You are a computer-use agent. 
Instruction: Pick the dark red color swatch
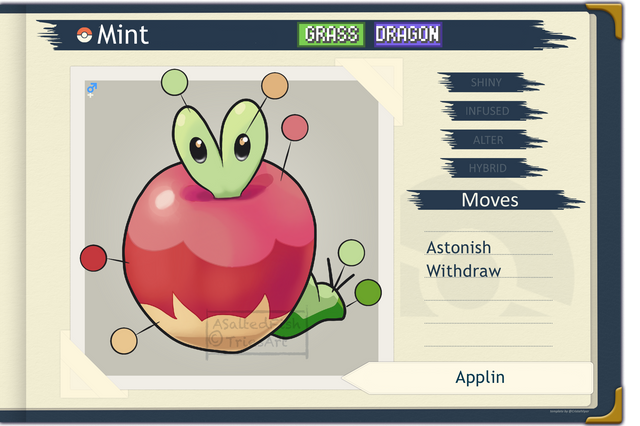coord(93,258)
